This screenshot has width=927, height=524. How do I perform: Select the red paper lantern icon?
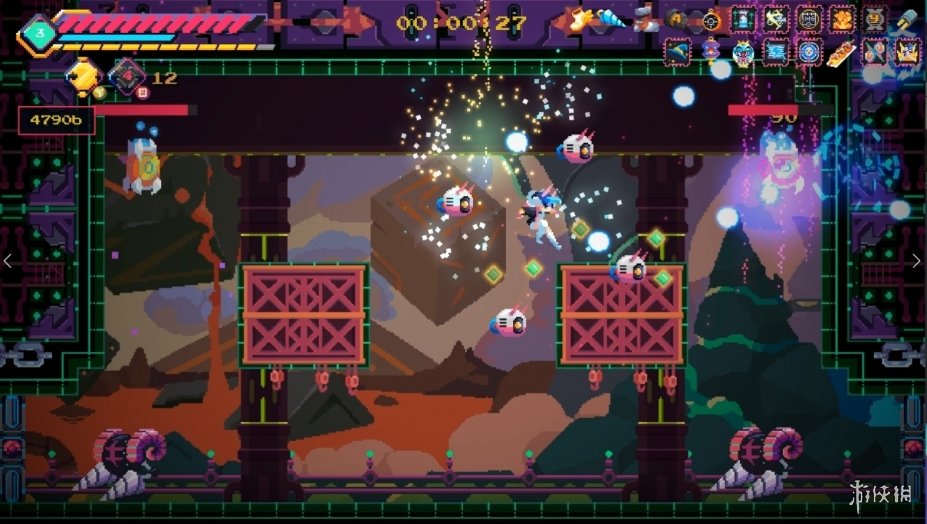(x=711, y=51)
